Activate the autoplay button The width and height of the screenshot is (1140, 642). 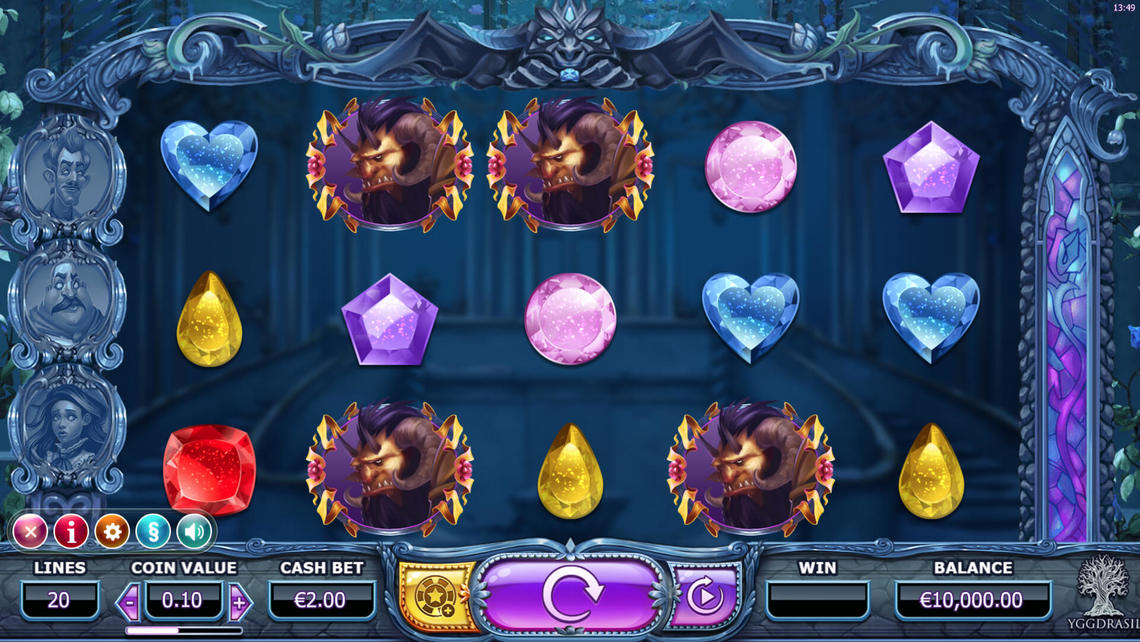coord(705,598)
